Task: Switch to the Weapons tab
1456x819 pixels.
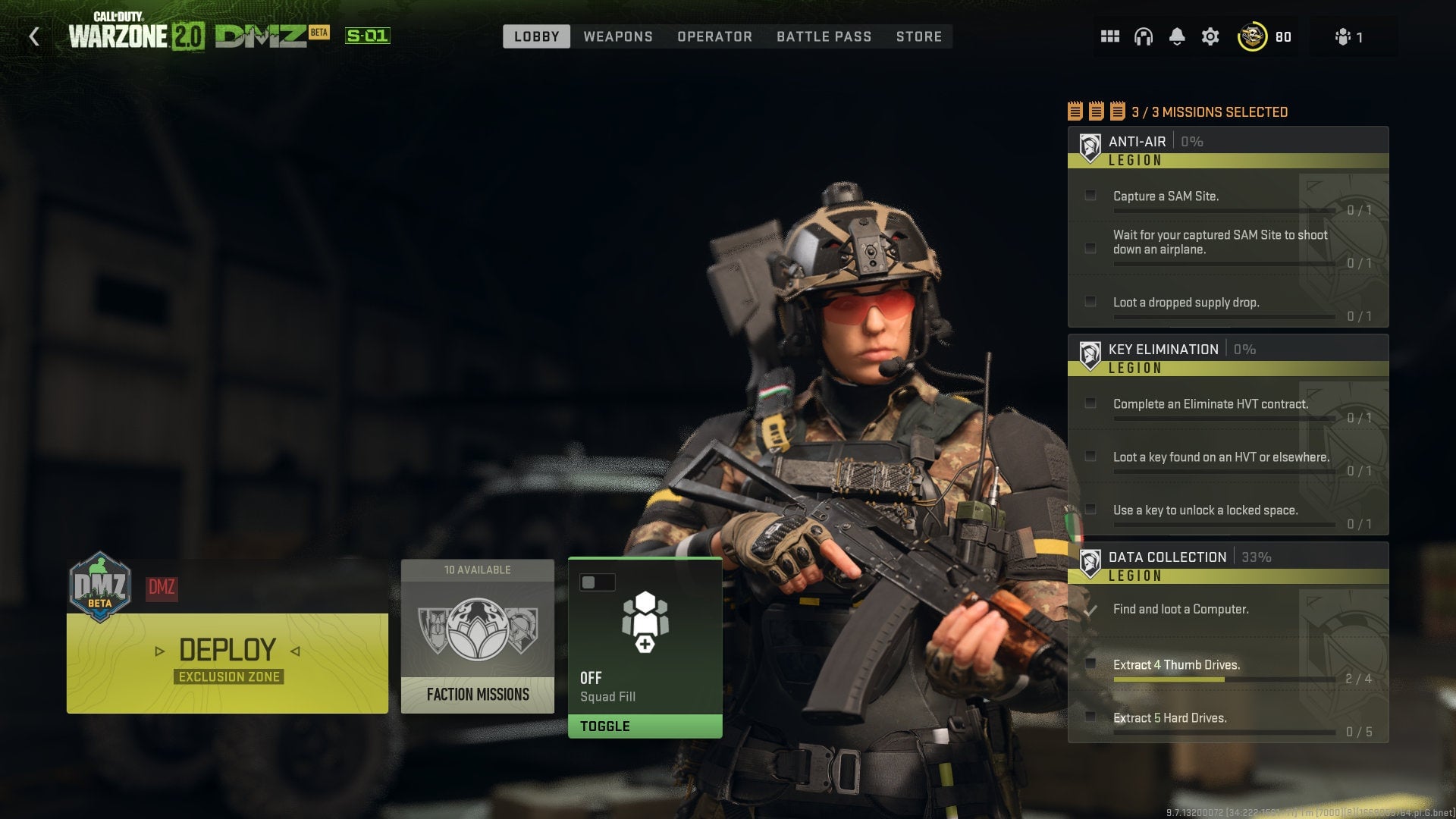Action: tap(617, 36)
